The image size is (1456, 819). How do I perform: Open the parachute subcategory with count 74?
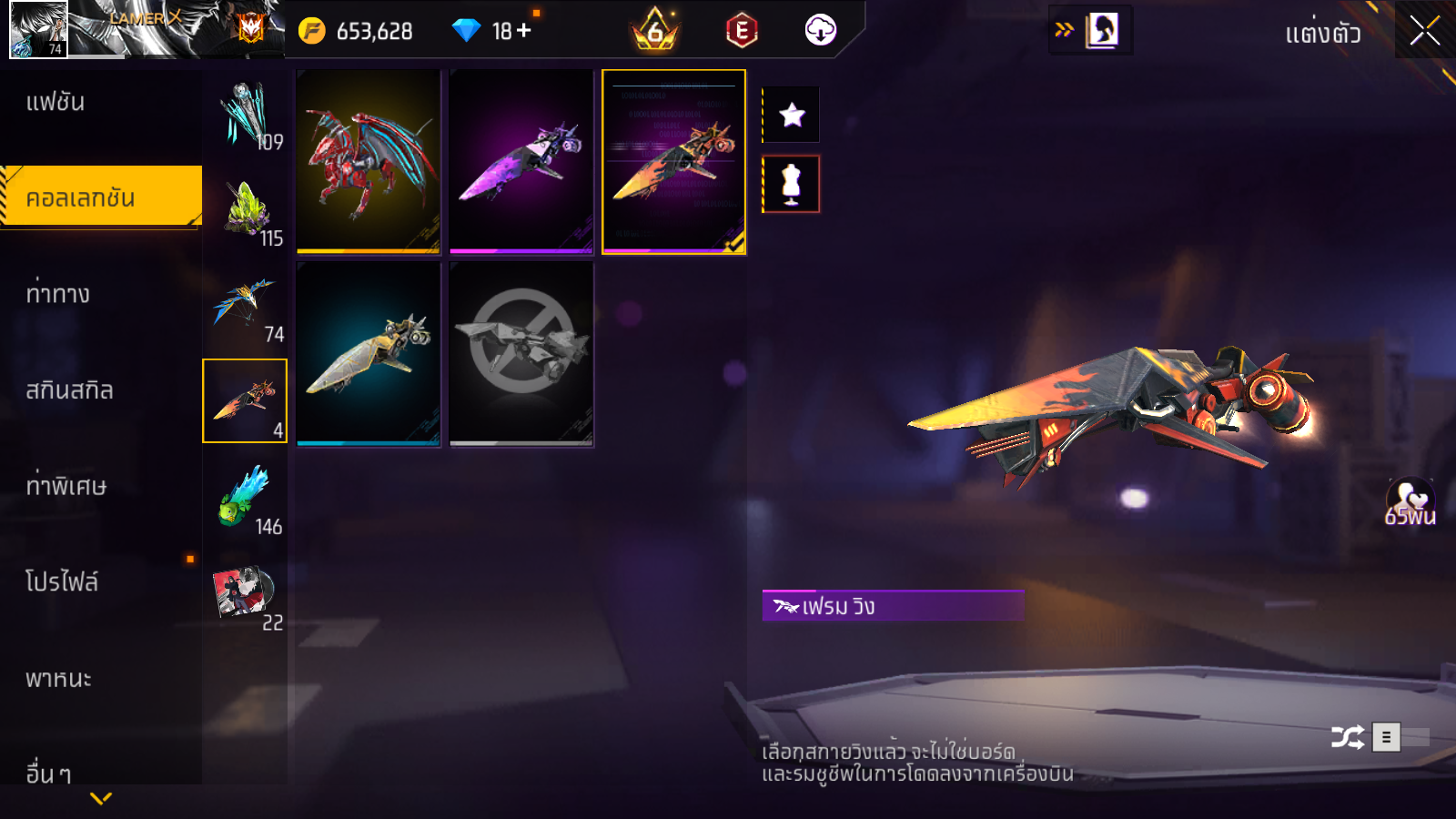245,305
